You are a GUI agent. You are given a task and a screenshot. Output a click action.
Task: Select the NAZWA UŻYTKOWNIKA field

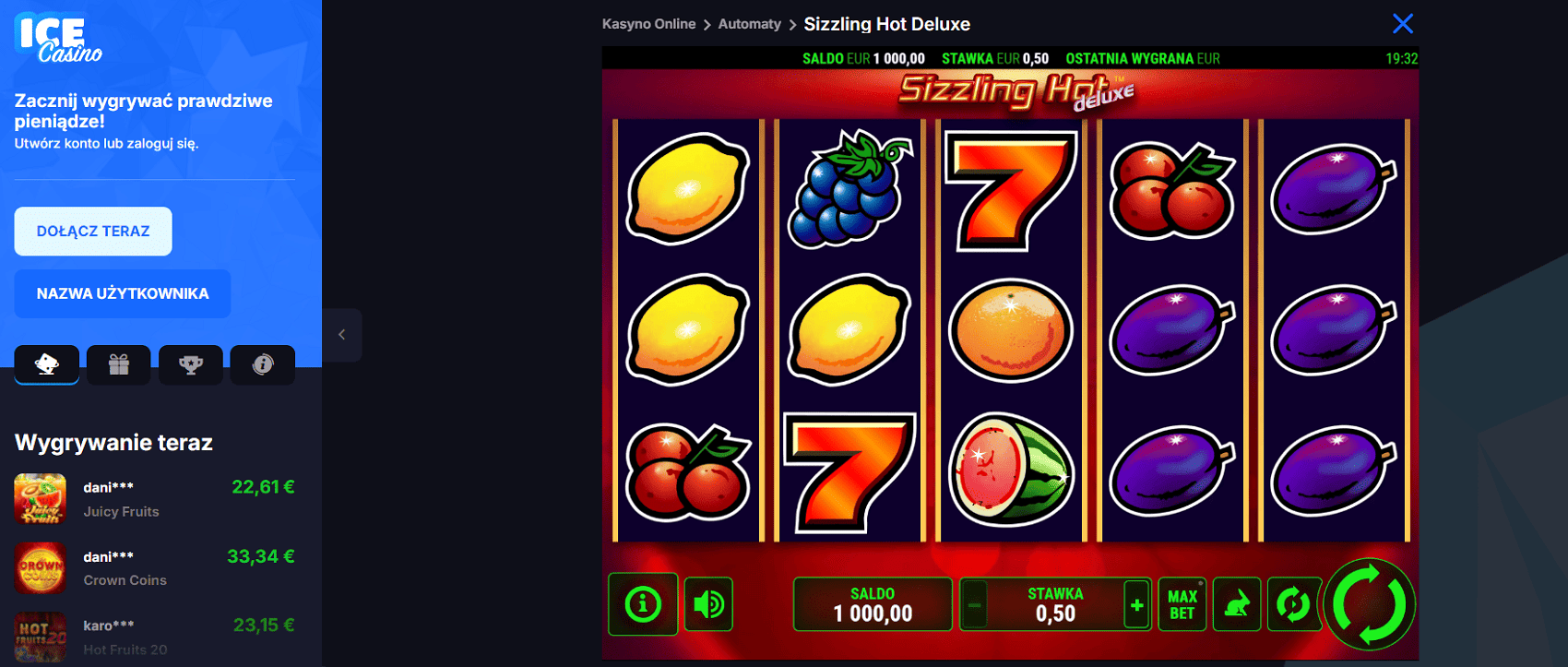tap(122, 293)
